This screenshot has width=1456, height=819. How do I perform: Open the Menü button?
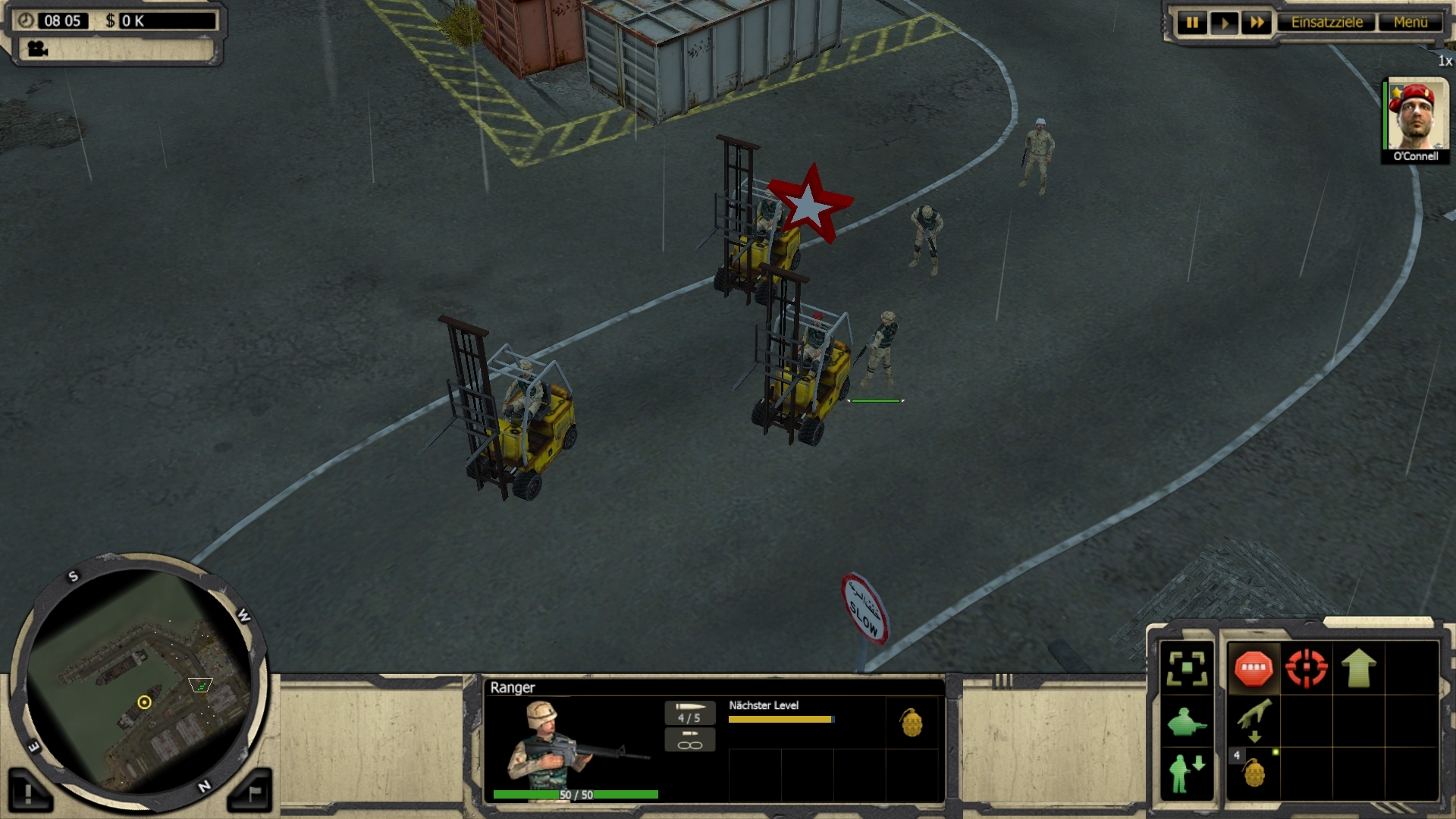tap(1410, 23)
